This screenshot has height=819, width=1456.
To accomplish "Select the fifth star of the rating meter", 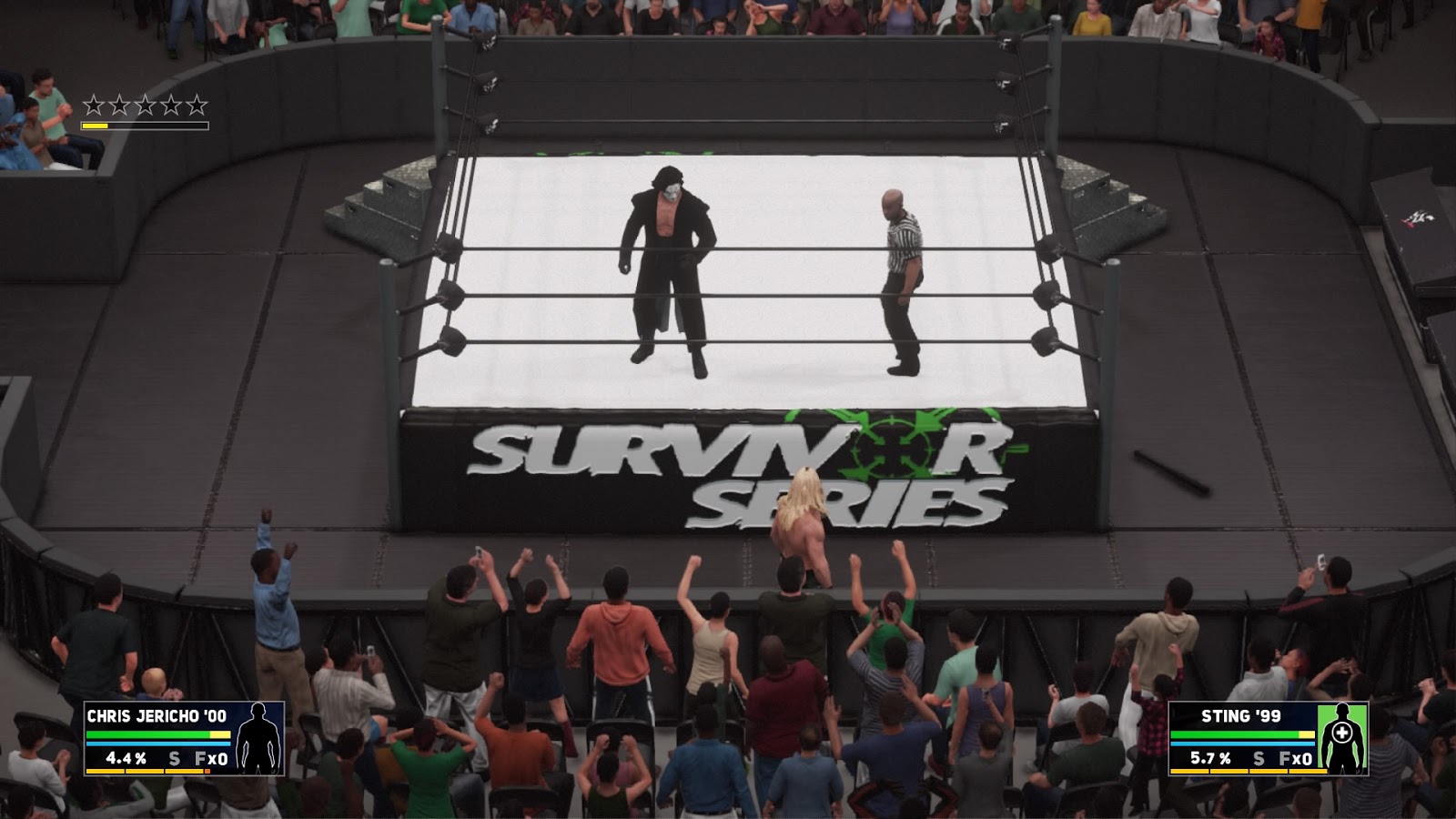I will click(x=197, y=105).
